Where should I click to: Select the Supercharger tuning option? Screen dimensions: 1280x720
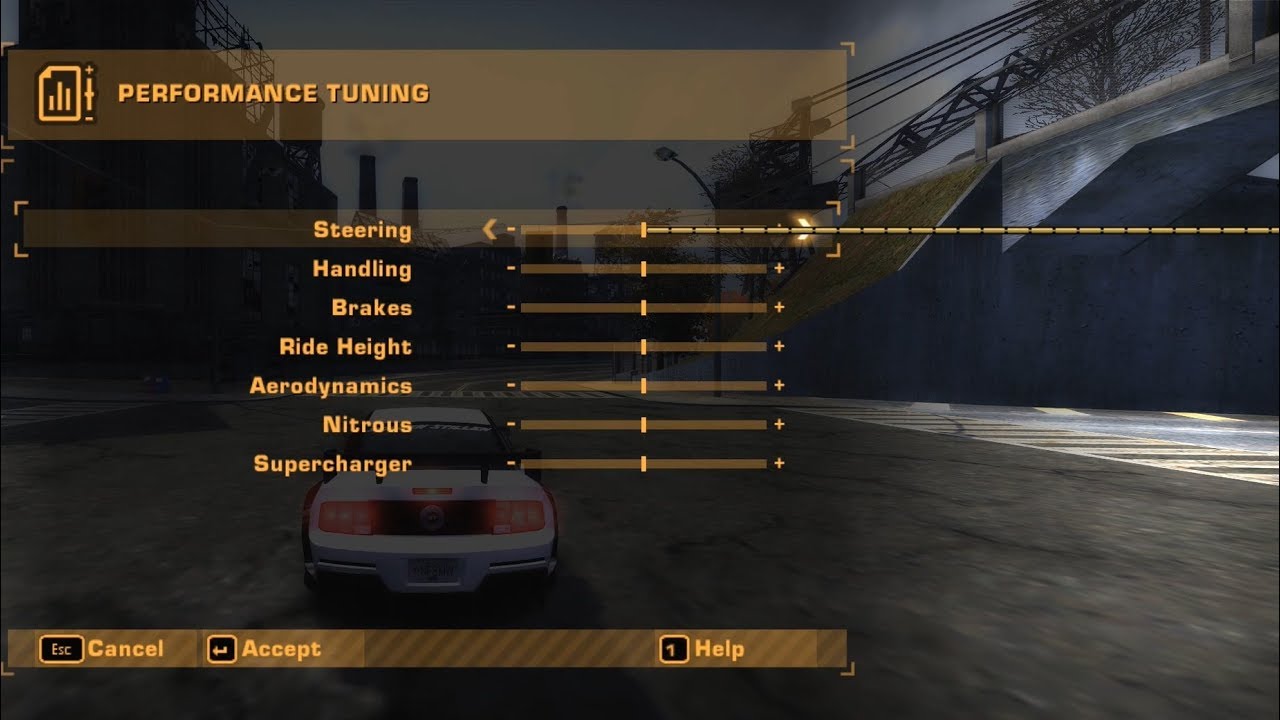tap(333, 464)
